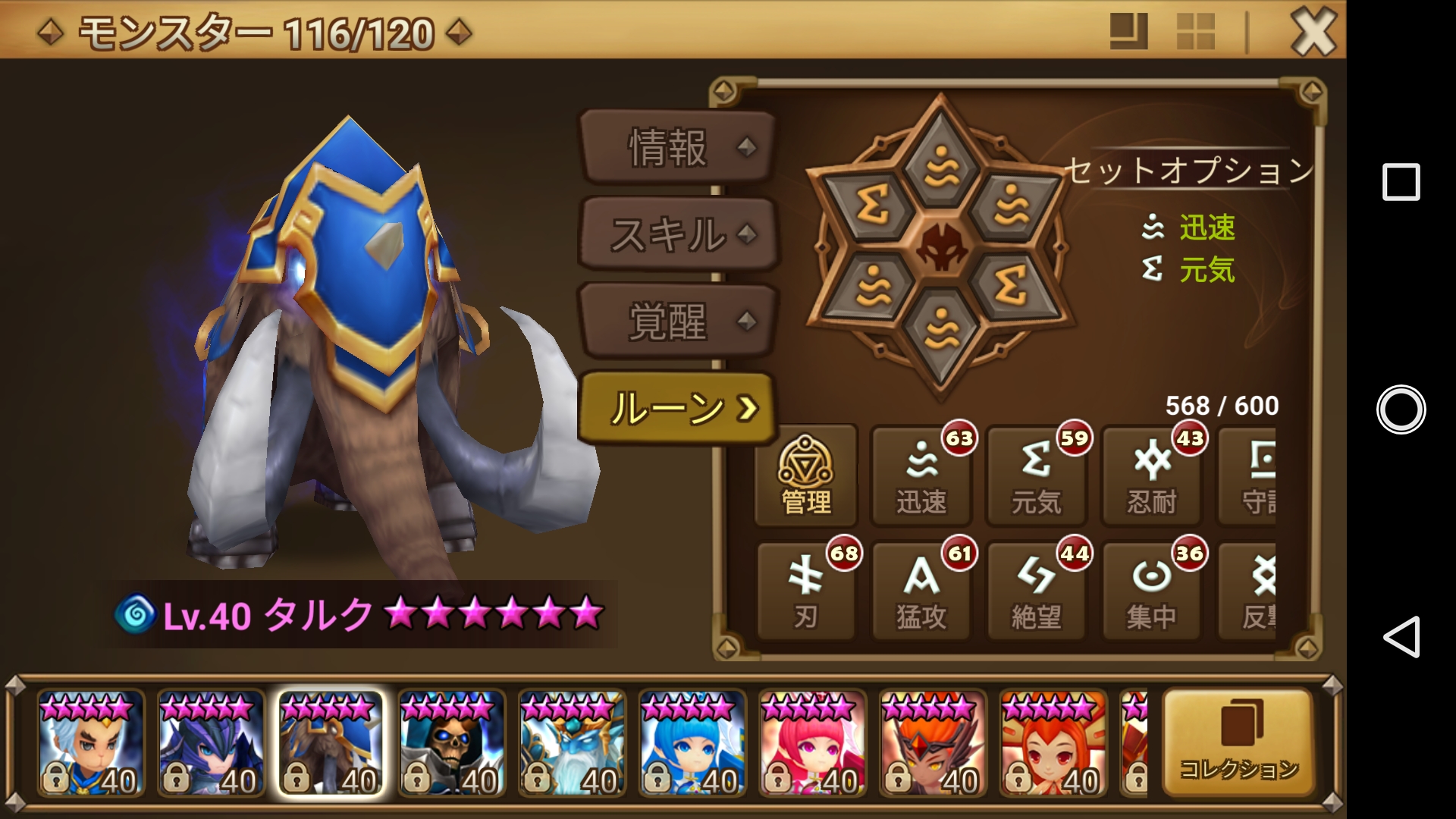
Task: Open the 忍耐 rune category
Action: pos(1150,476)
